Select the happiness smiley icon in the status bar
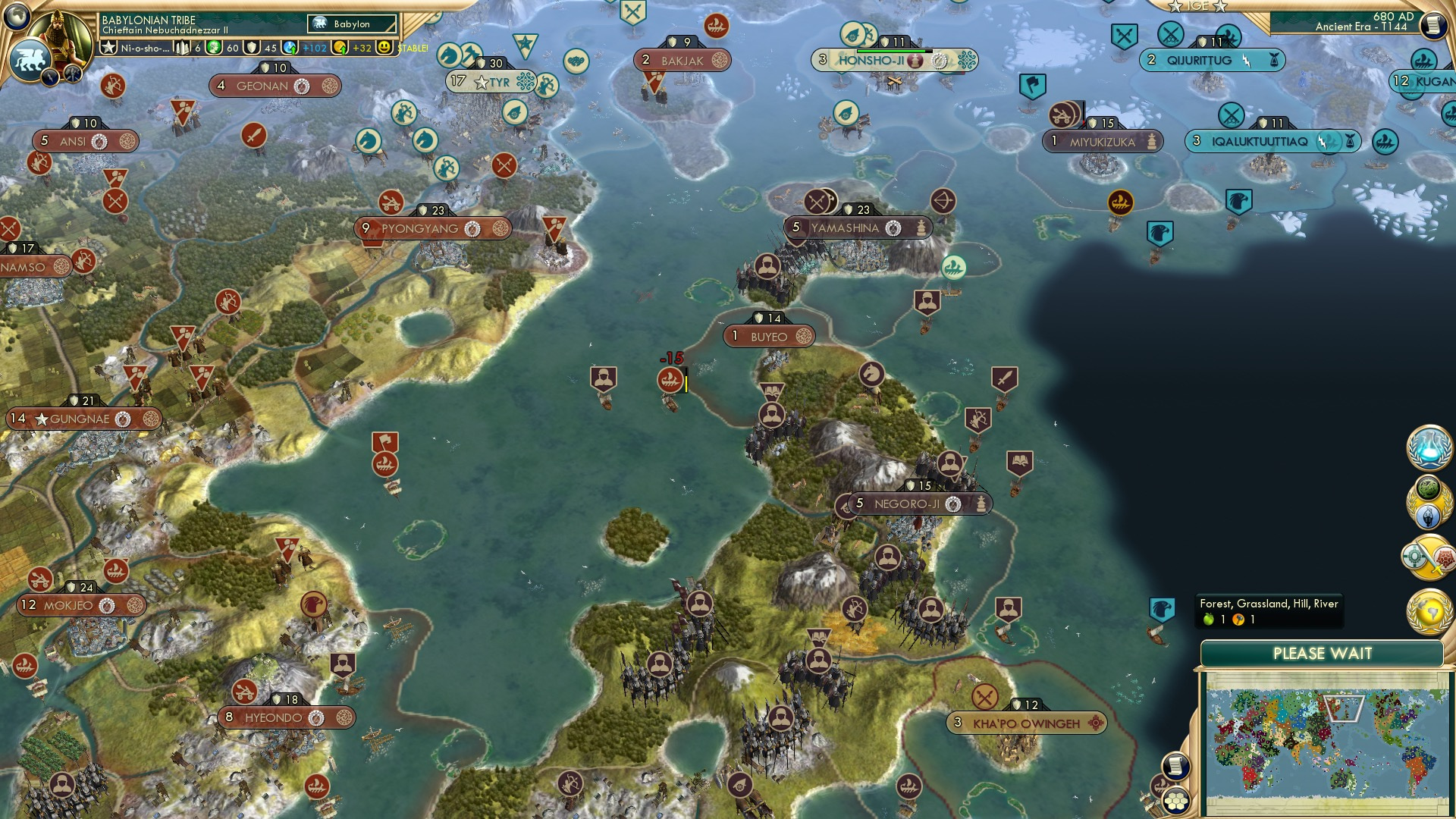The height and width of the screenshot is (819, 1456). [385, 47]
